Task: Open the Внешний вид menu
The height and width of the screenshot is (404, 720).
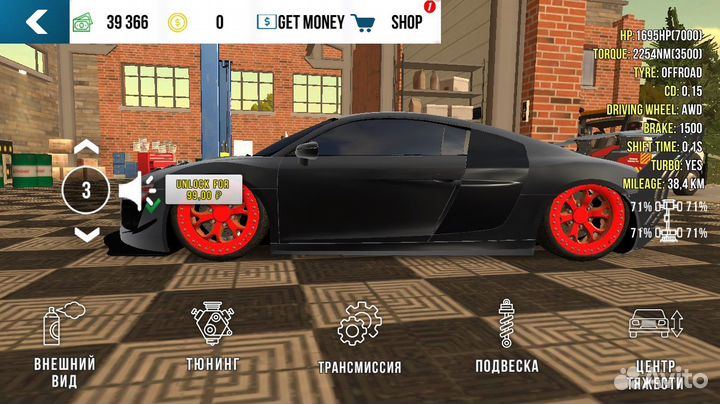Action: (x=64, y=345)
